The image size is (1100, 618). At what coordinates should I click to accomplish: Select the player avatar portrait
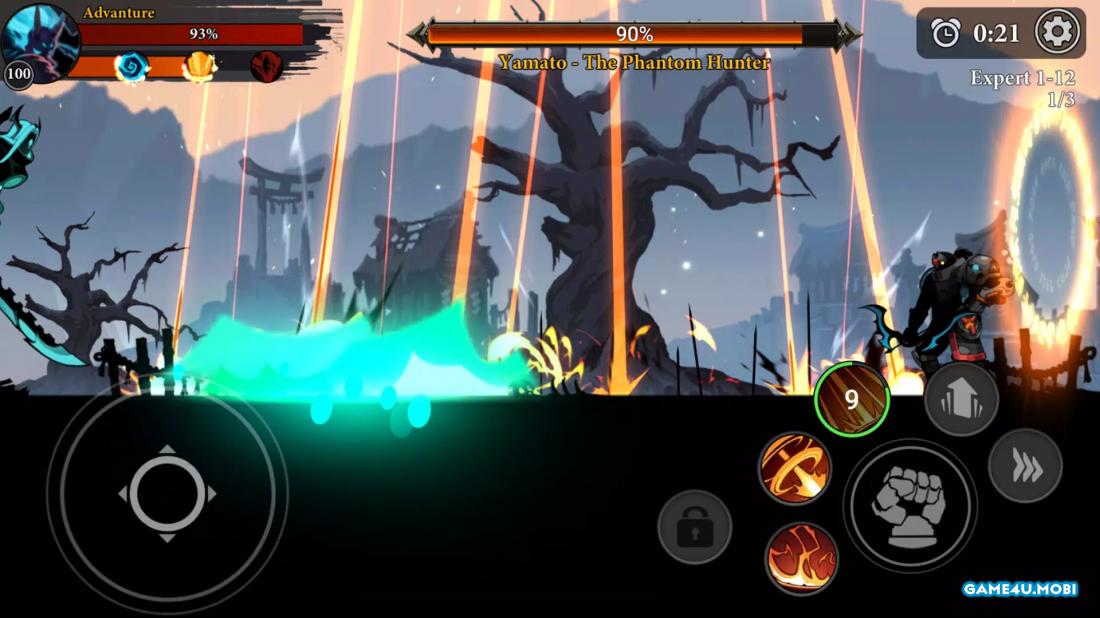[x=40, y=40]
